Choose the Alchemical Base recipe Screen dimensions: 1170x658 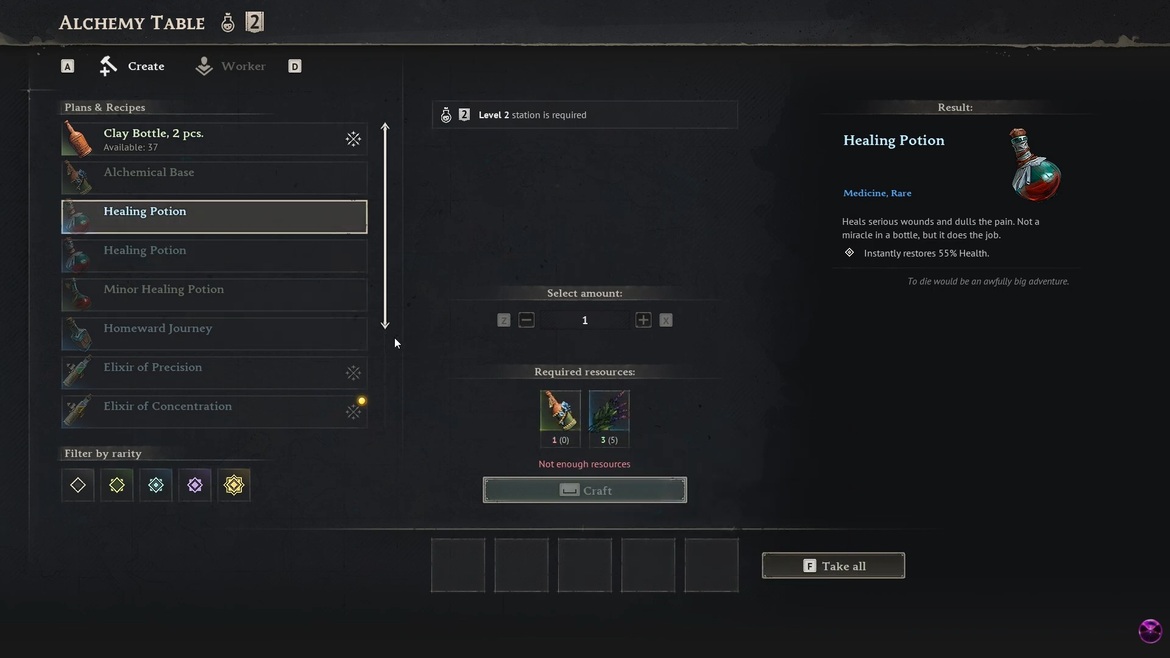214,178
